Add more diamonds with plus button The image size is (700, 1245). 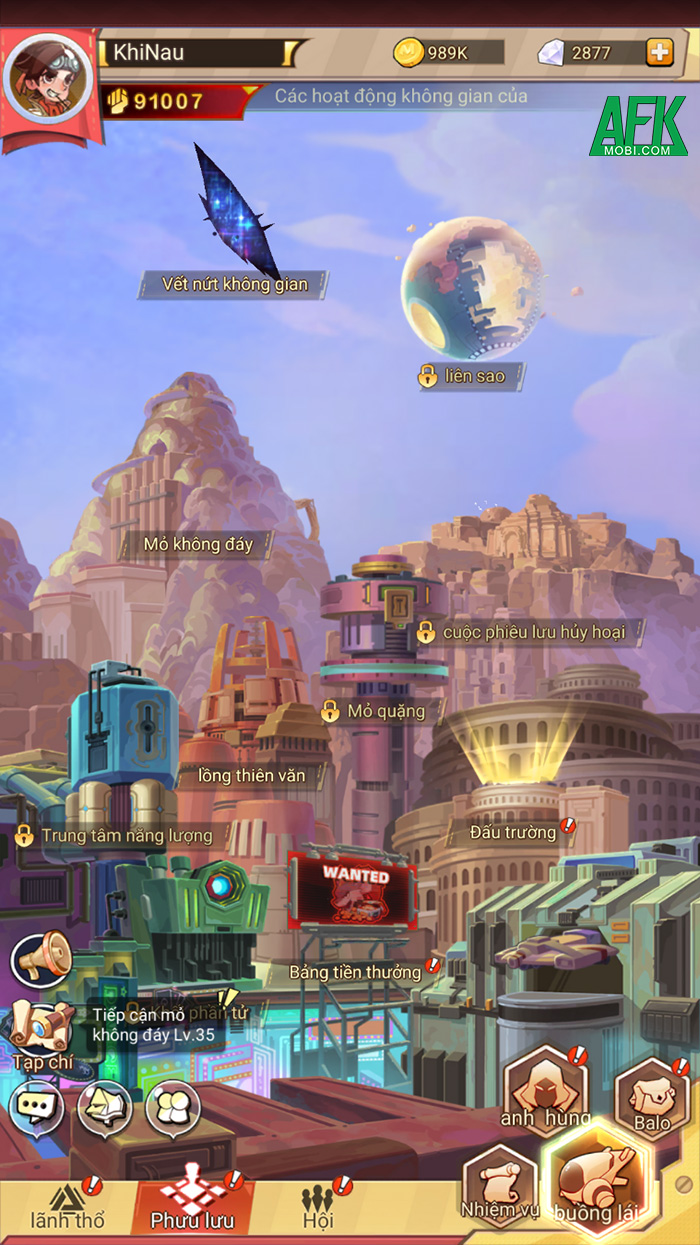point(659,52)
